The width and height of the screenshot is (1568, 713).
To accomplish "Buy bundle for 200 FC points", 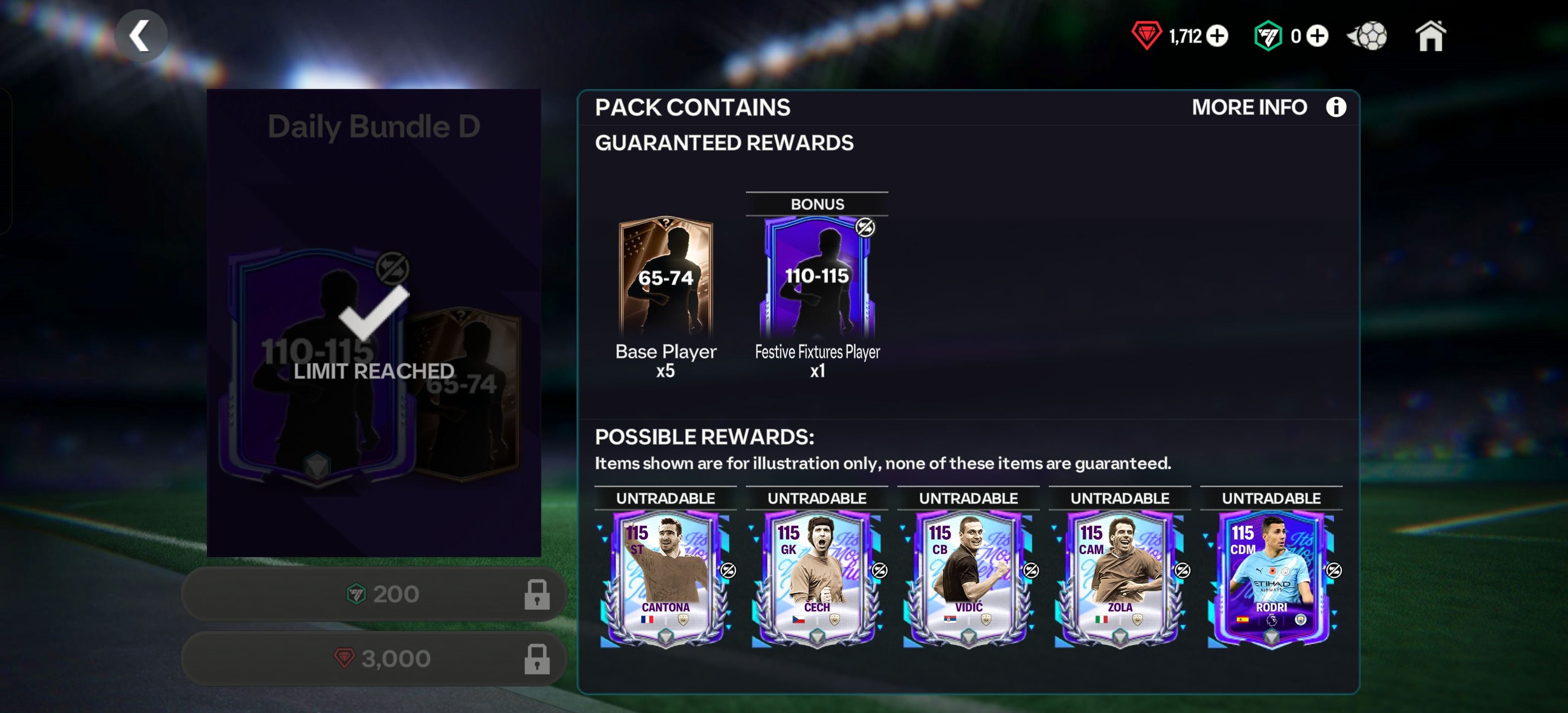I will (374, 594).
